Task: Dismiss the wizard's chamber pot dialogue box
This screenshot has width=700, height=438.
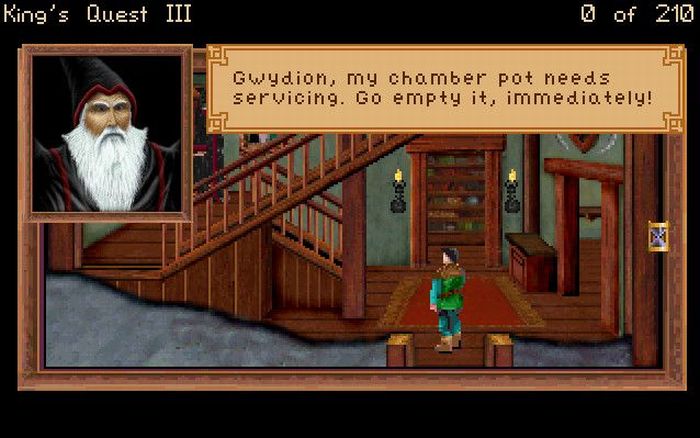Action: tap(442, 88)
